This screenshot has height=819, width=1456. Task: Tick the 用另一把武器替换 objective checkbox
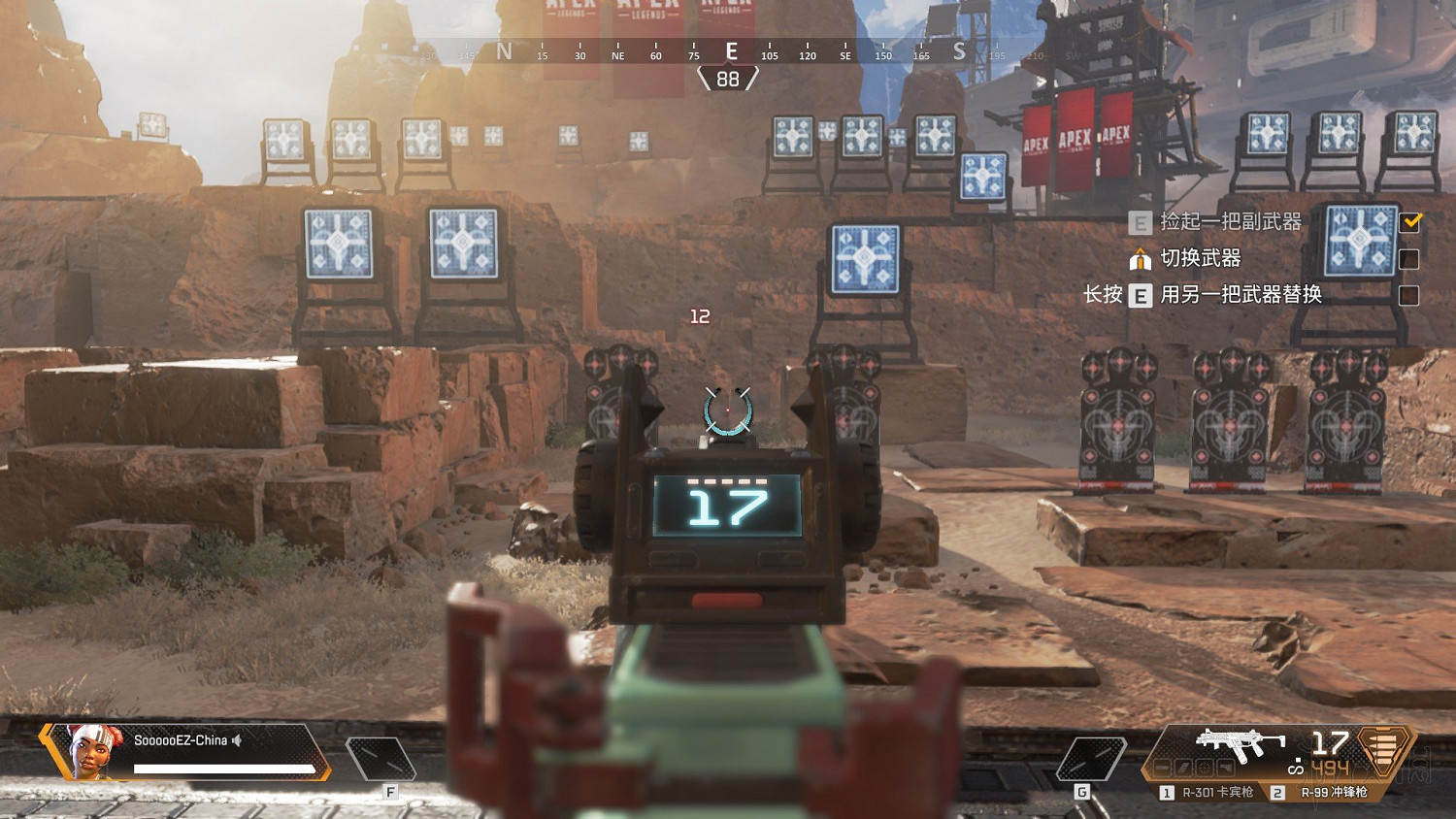pyautogui.click(x=1409, y=295)
